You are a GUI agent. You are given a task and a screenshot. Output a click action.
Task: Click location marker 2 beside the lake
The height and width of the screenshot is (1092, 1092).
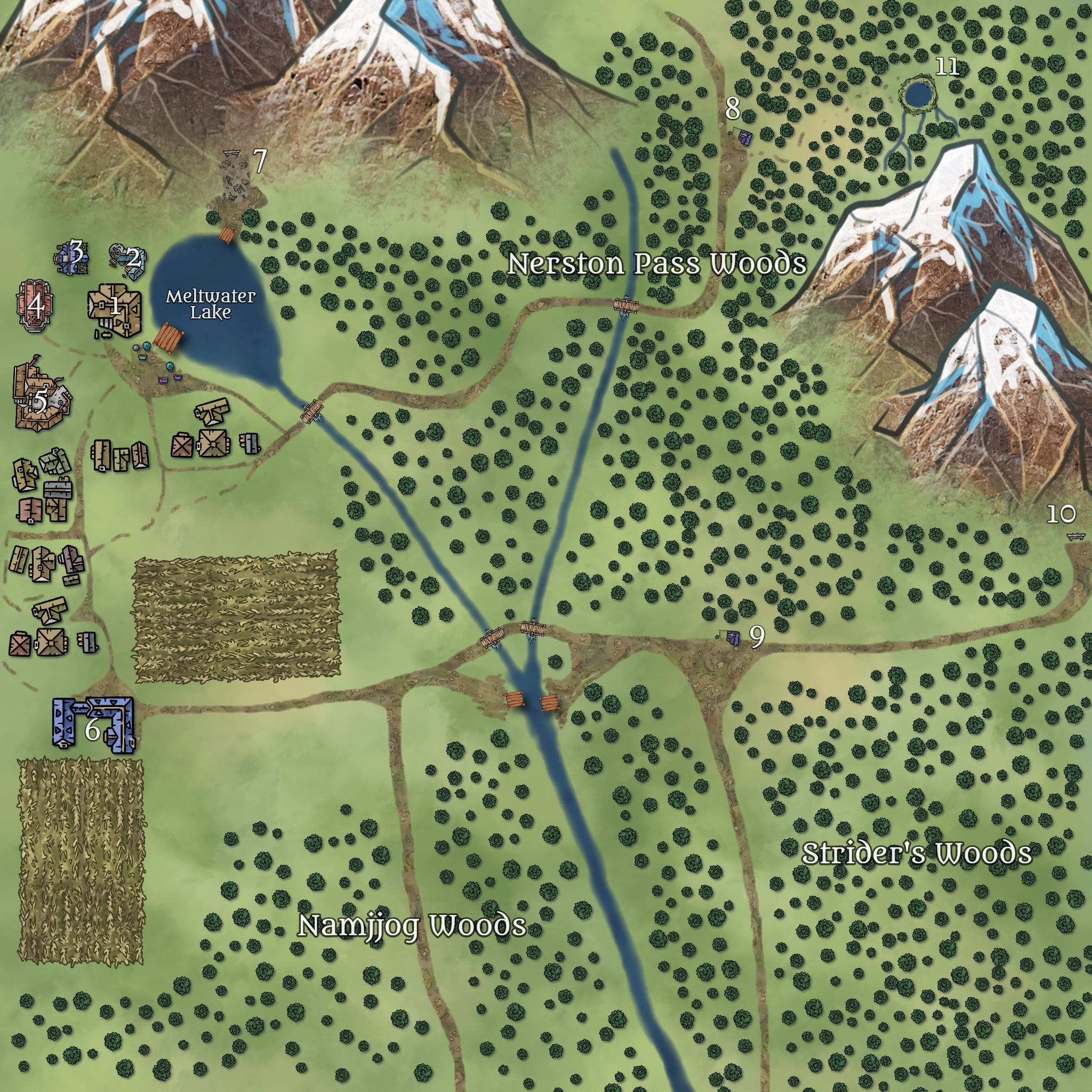pyautogui.click(x=133, y=258)
